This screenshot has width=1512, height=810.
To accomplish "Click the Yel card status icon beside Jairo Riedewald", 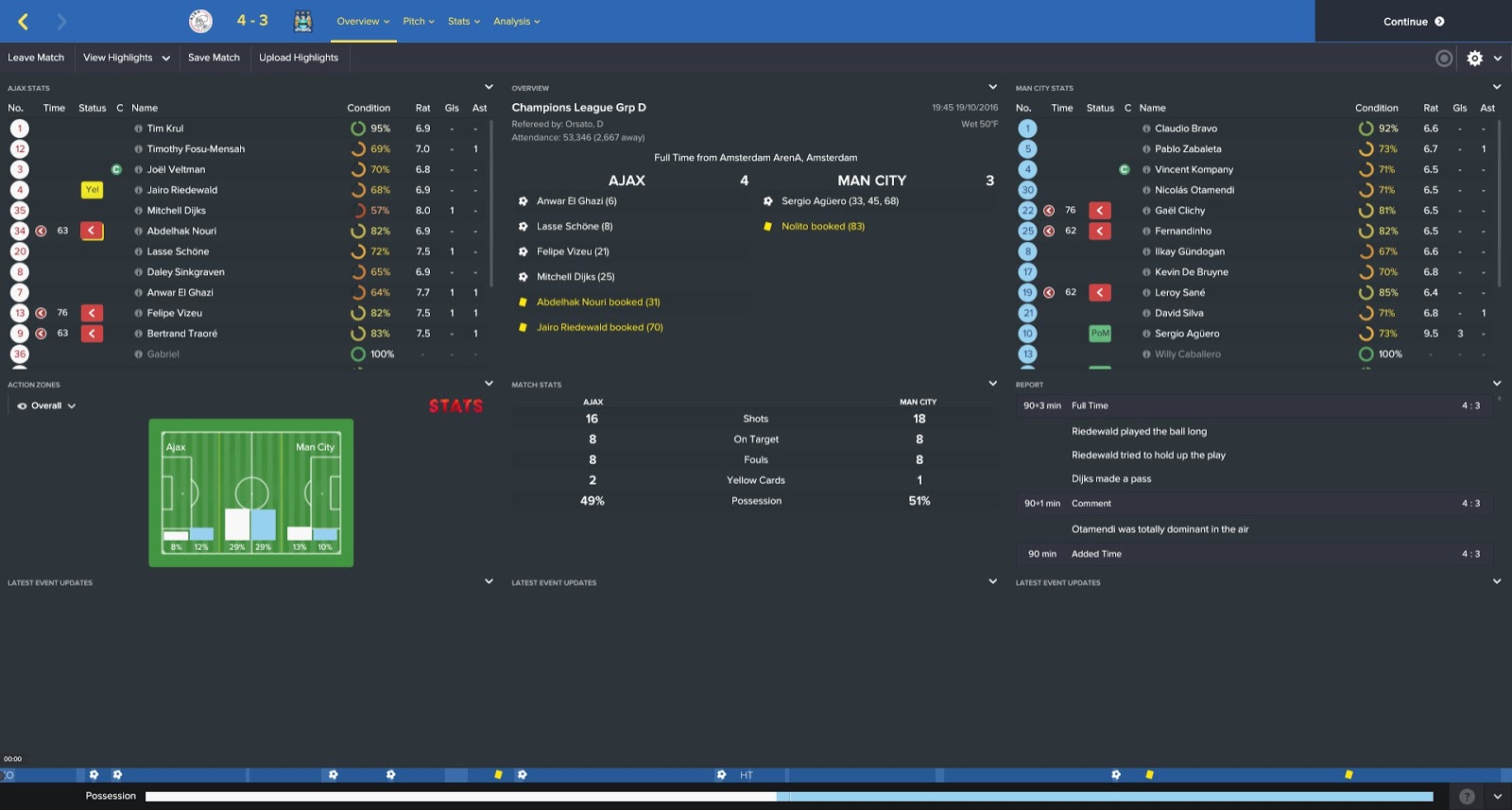I will 92,189.
